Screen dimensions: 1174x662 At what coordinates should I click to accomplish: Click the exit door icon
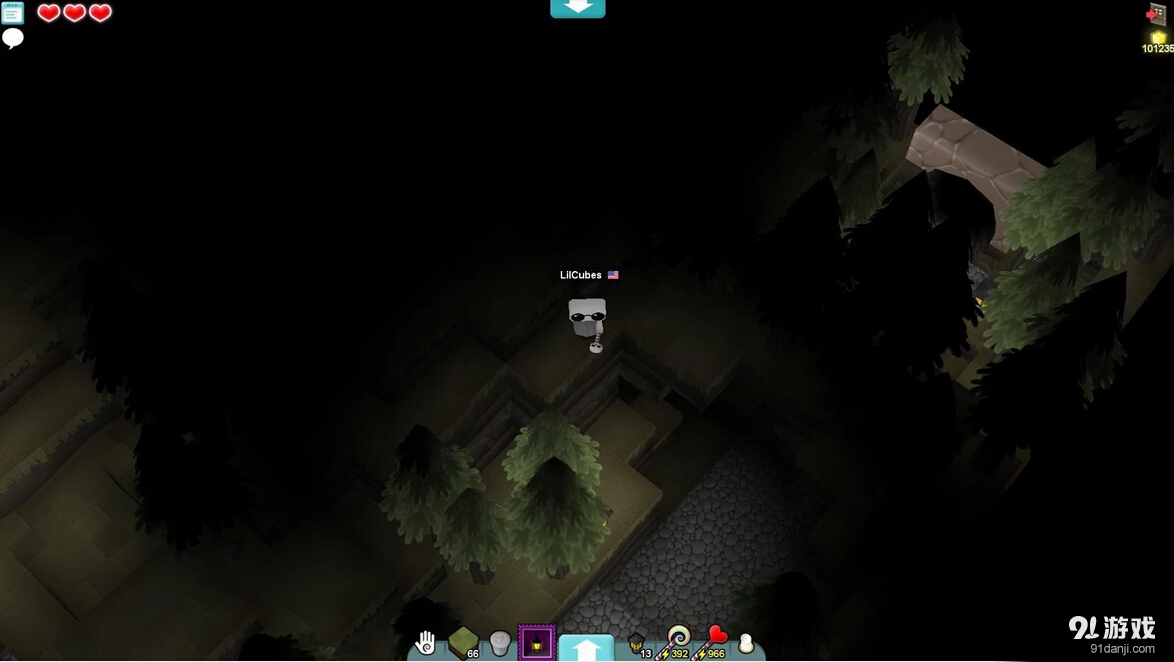[x=1156, y=13]
